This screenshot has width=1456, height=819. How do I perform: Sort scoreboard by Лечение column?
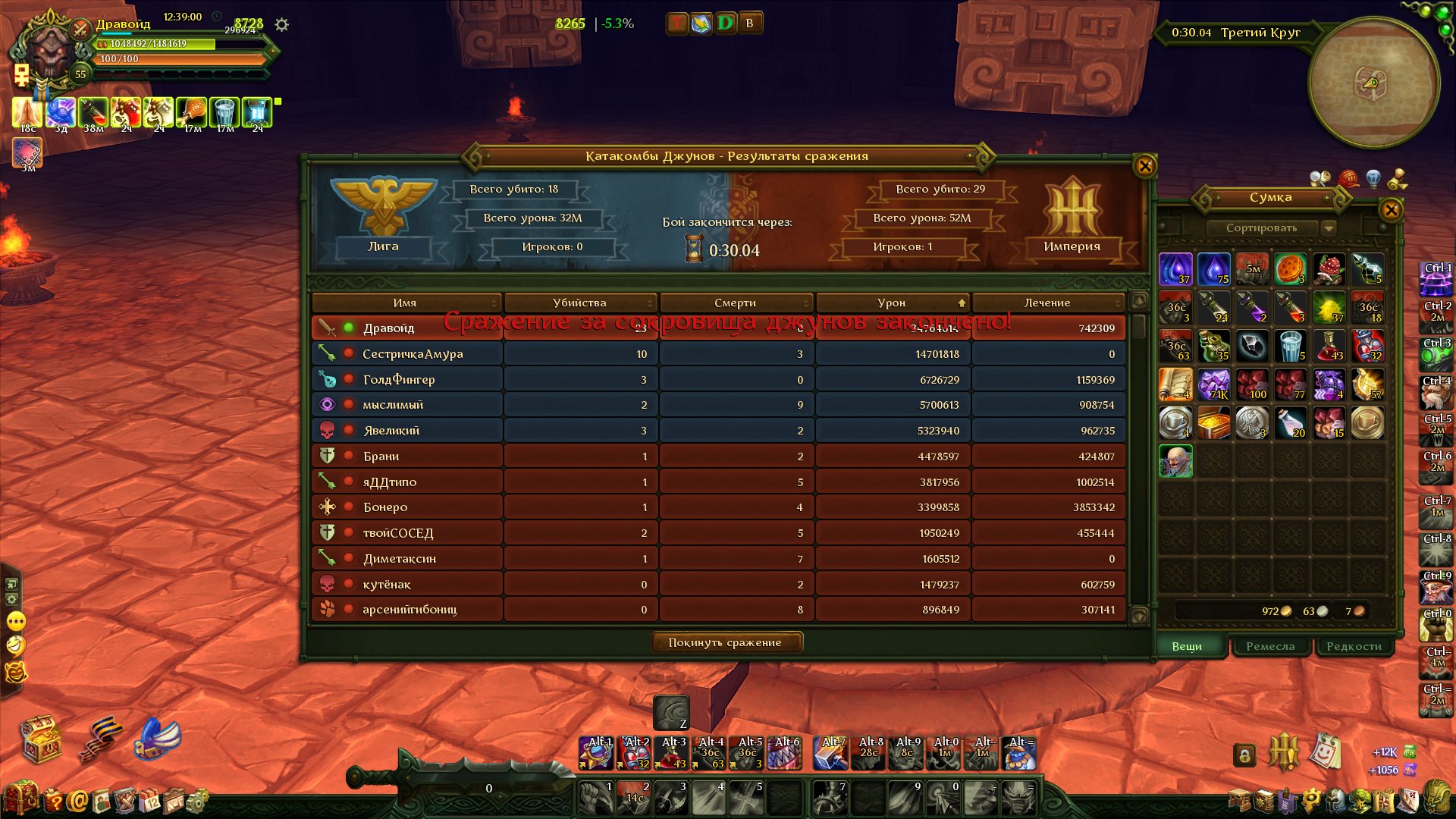click(1046, 303)
